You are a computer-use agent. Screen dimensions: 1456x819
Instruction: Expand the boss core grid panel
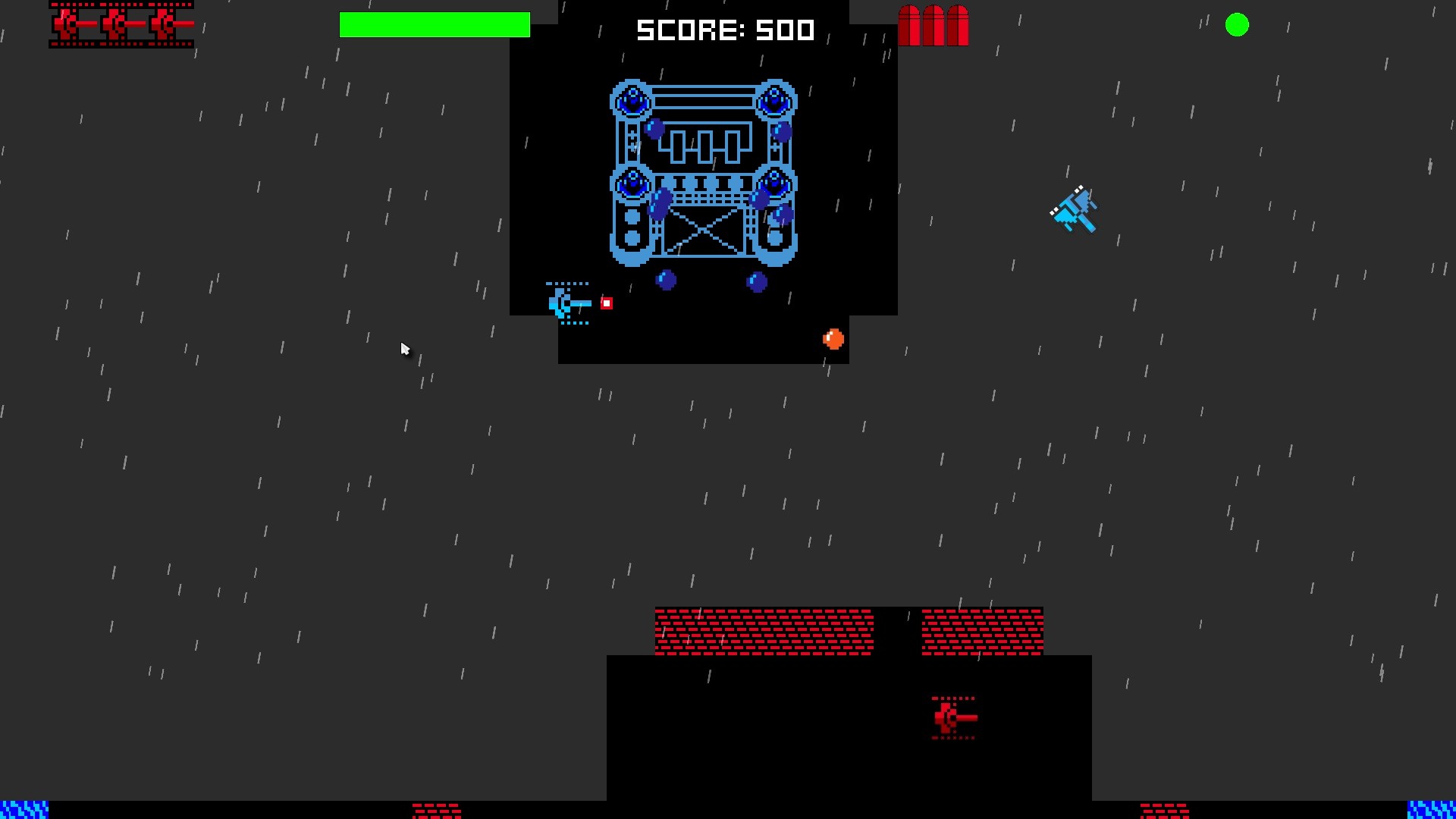(706, 146)
